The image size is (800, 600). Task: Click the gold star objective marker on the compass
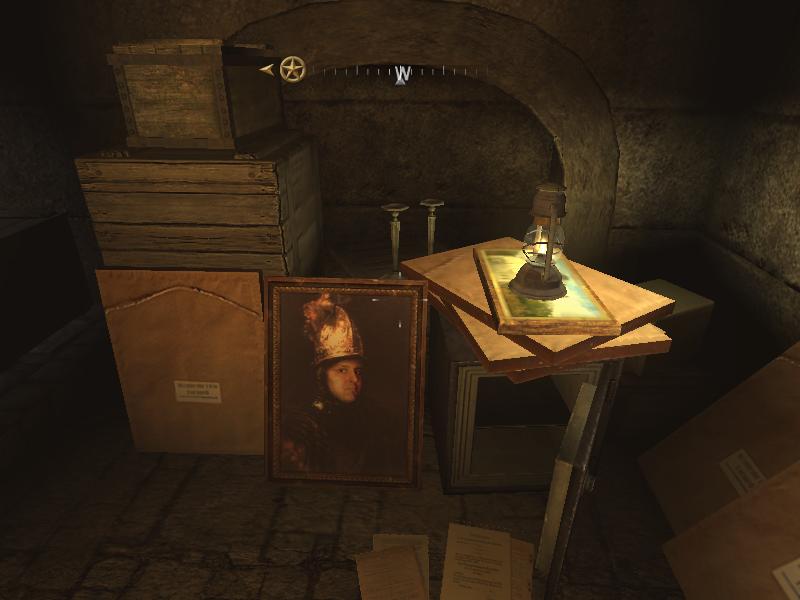click(x=292, y=69)
